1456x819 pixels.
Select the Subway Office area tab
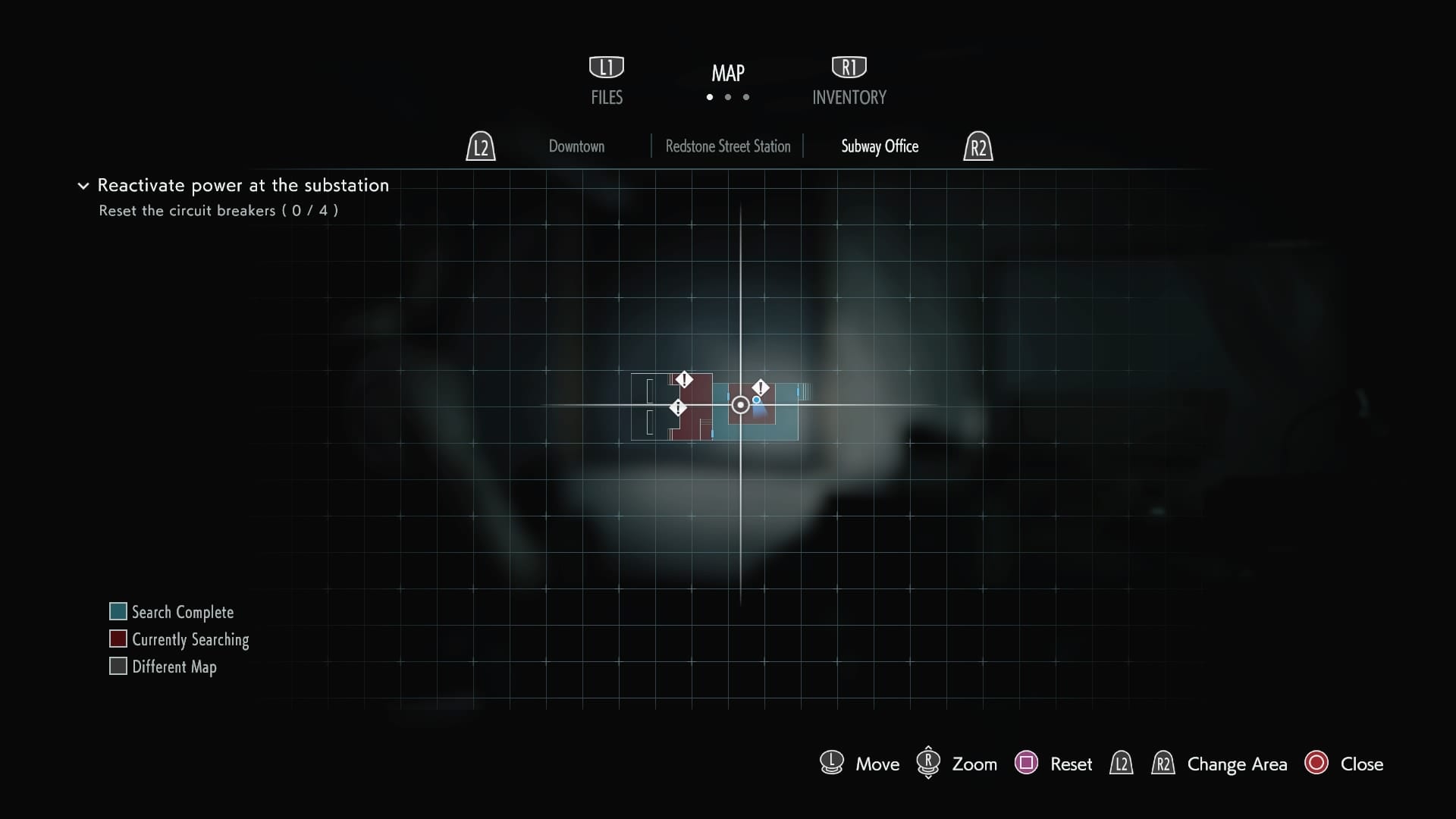880,146
